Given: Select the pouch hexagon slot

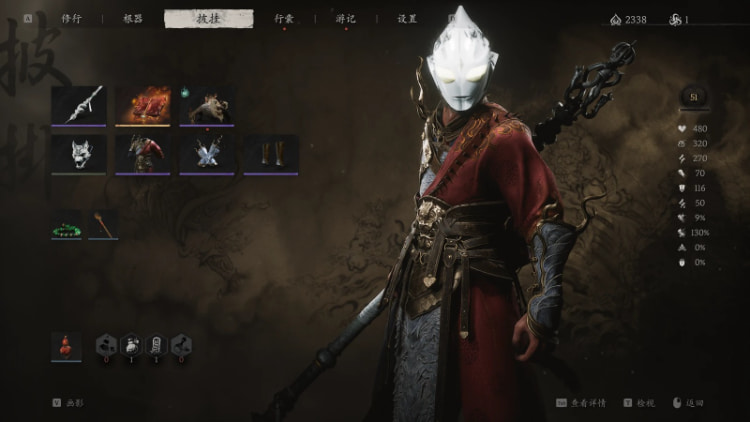Looking at the screenshot, I should click(132, 346).
